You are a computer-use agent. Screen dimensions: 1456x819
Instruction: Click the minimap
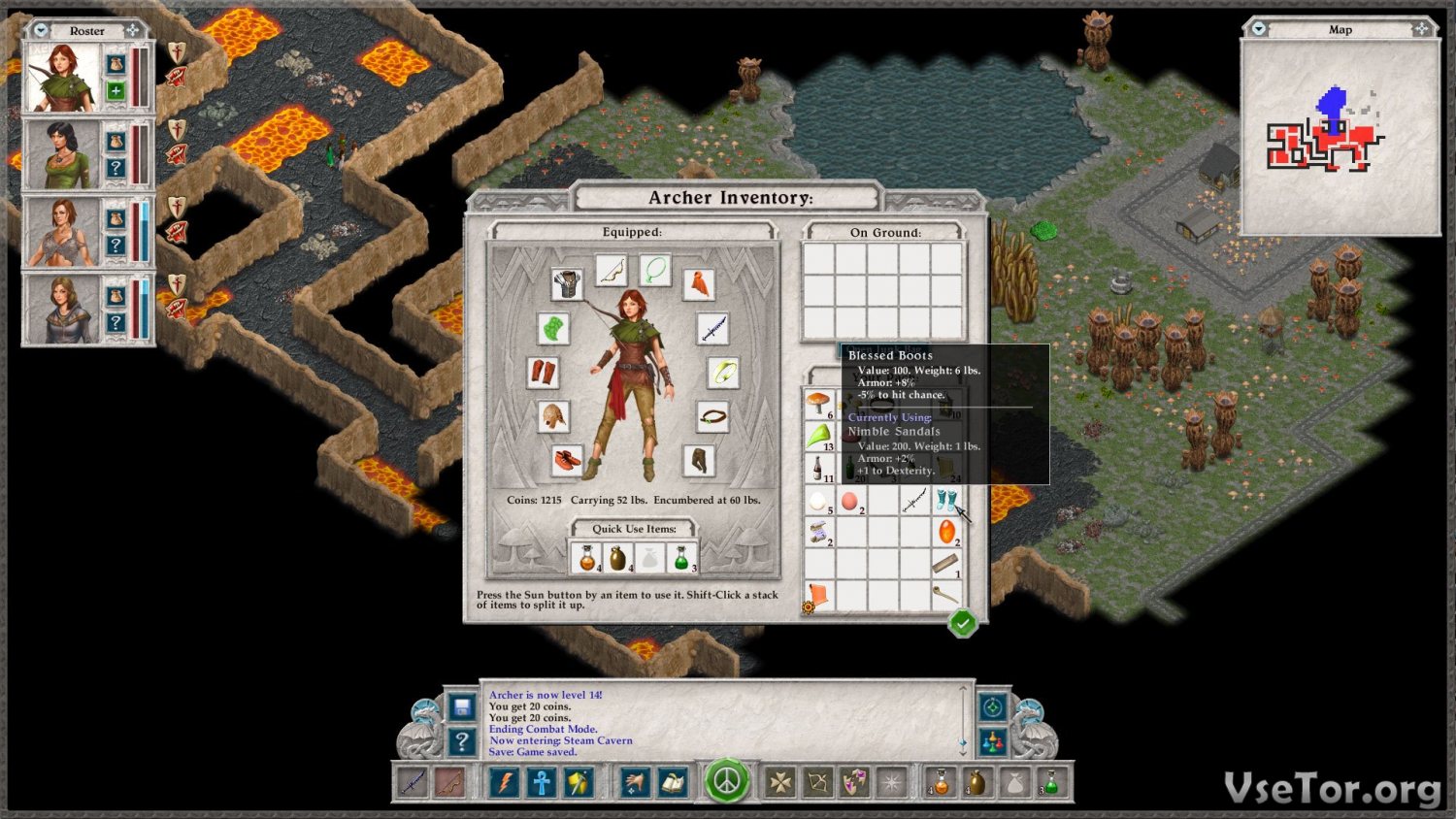[x=1340, y=138]
